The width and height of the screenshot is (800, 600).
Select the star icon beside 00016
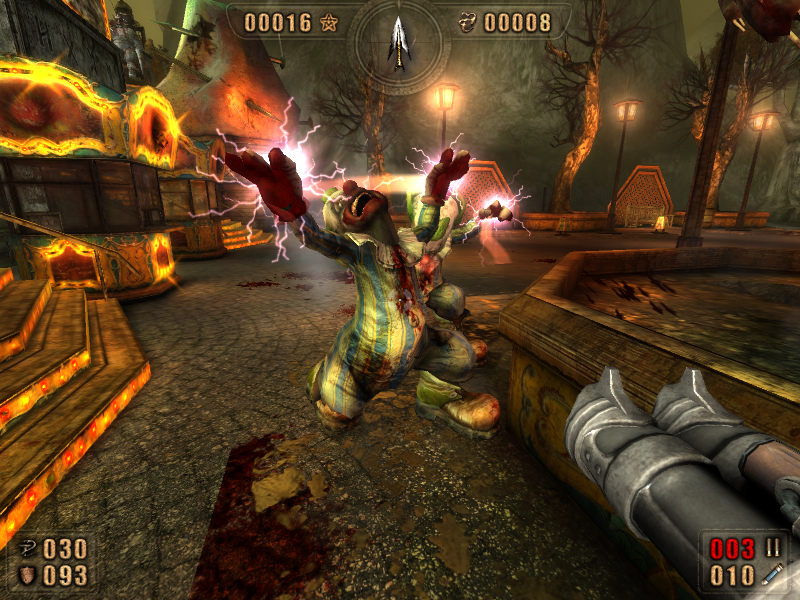[330, 22]
